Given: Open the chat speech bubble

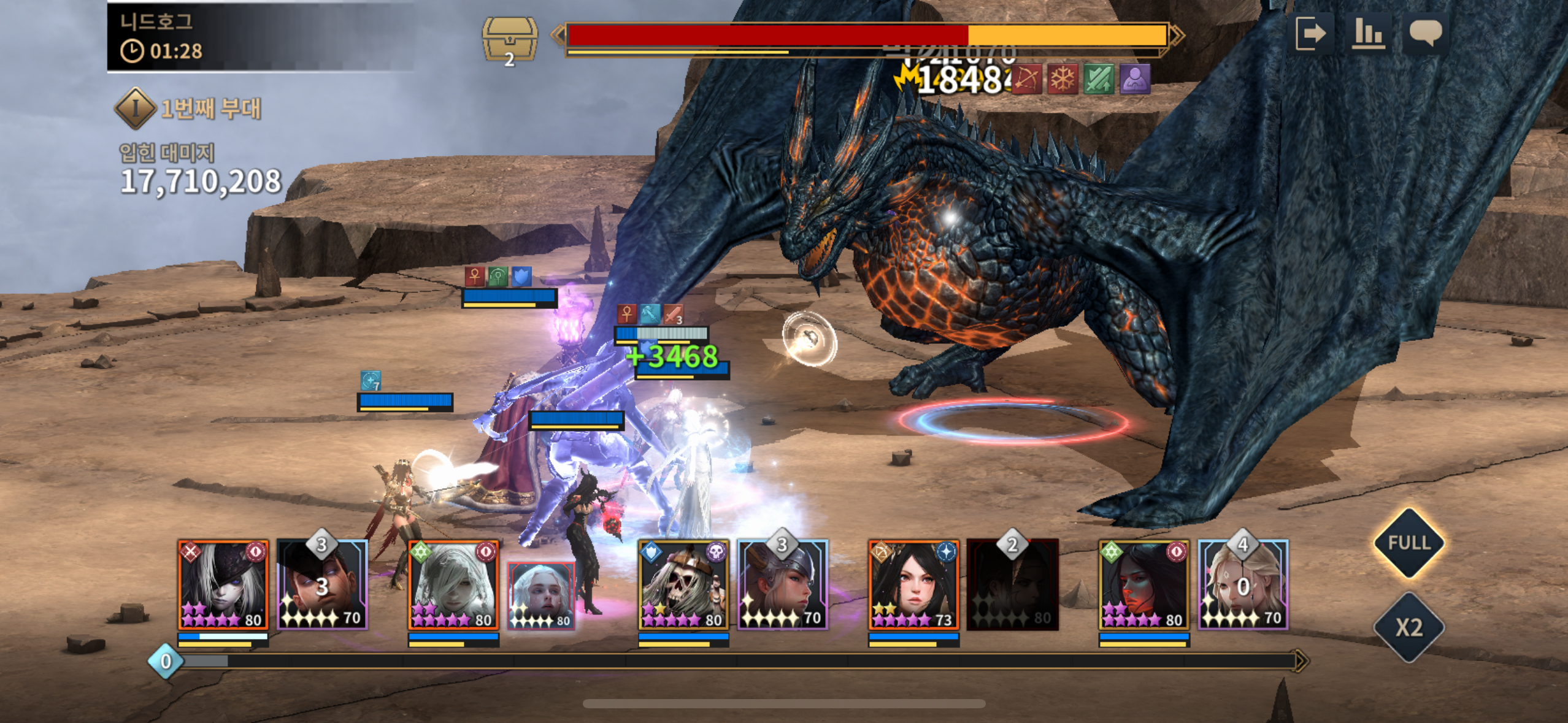Looking at the screenshot, I should 1425,33.
